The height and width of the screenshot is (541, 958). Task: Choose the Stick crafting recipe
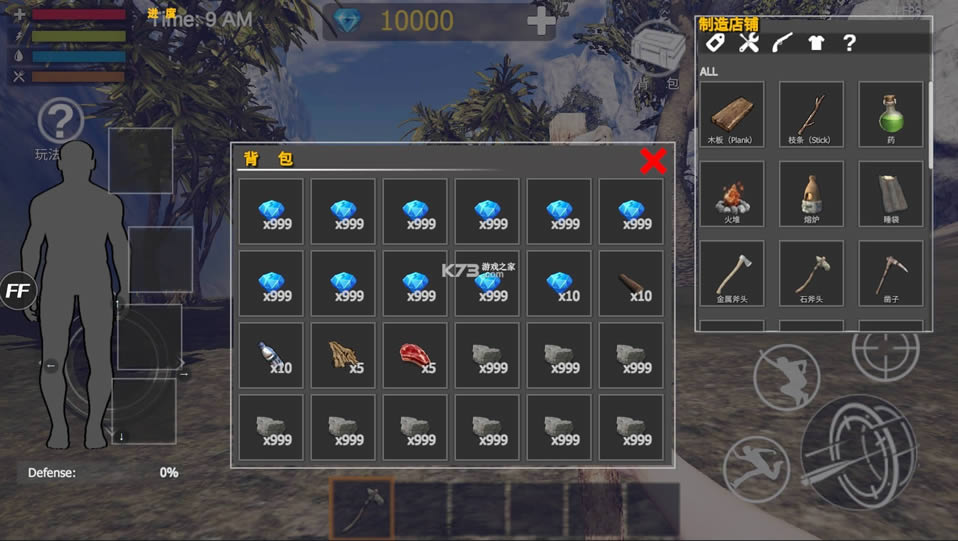[x=811, y=114]
